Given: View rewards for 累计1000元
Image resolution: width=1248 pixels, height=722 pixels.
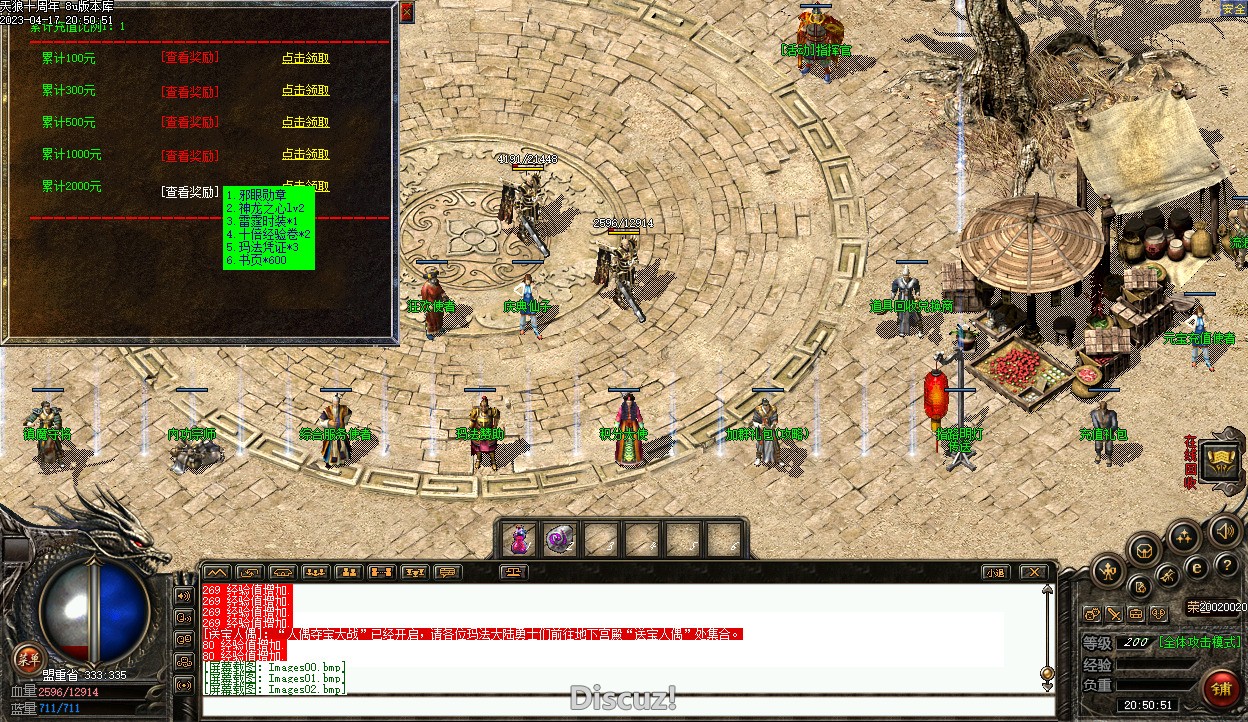Looking at the screenshot, I should 189,155.
